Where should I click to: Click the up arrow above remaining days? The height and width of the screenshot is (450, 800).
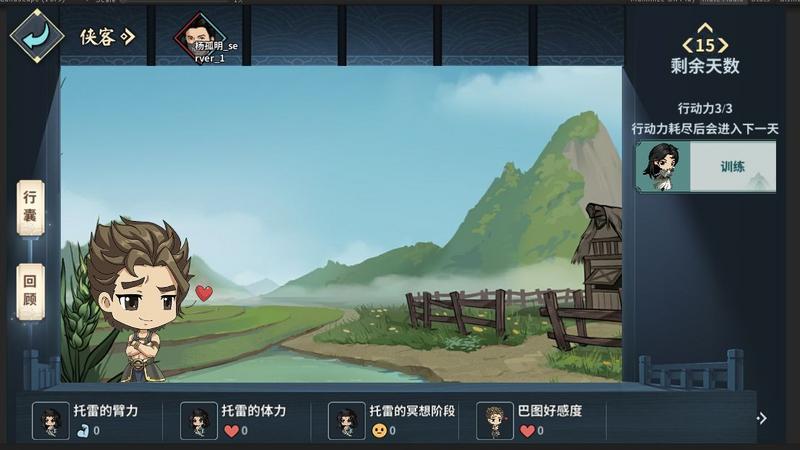click(x=705, y=28)
